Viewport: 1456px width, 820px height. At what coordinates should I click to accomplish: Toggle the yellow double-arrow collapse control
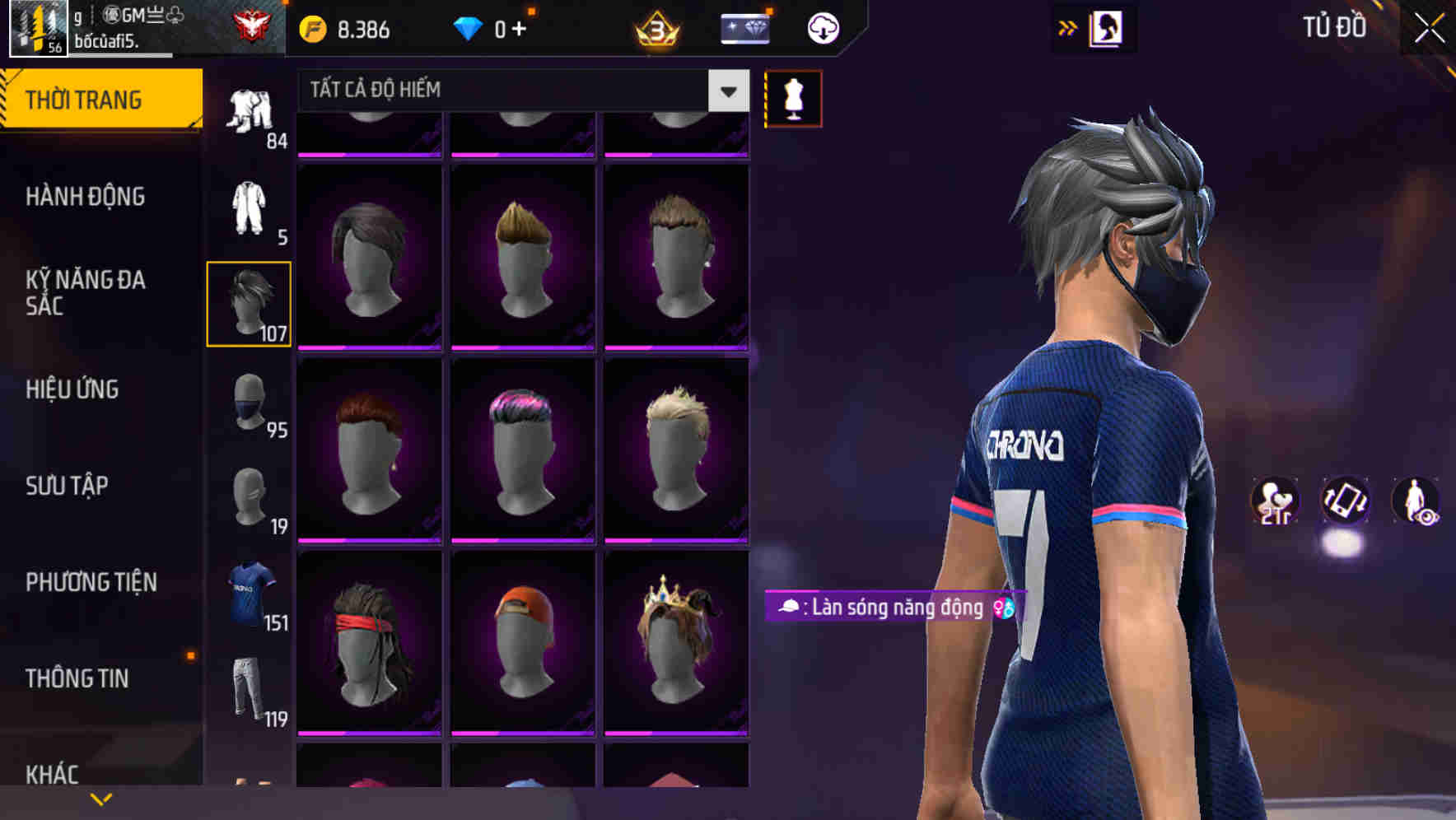tap(1069, 26)
